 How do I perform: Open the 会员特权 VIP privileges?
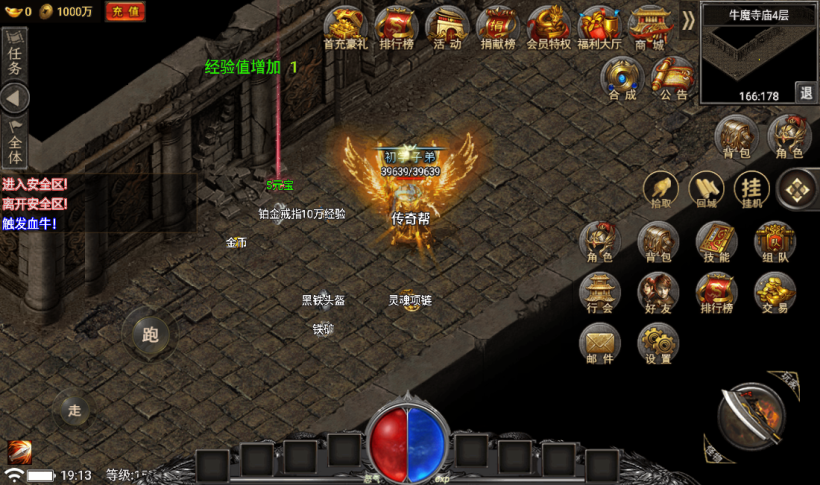pos(548,26)
